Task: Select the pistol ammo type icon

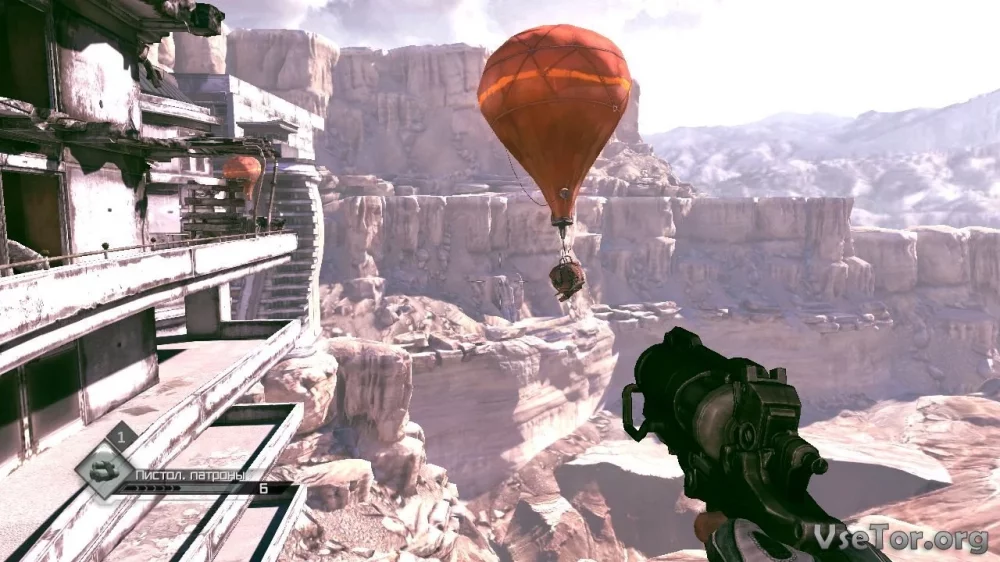Action: pyautogui.click(x=103, y=470)
